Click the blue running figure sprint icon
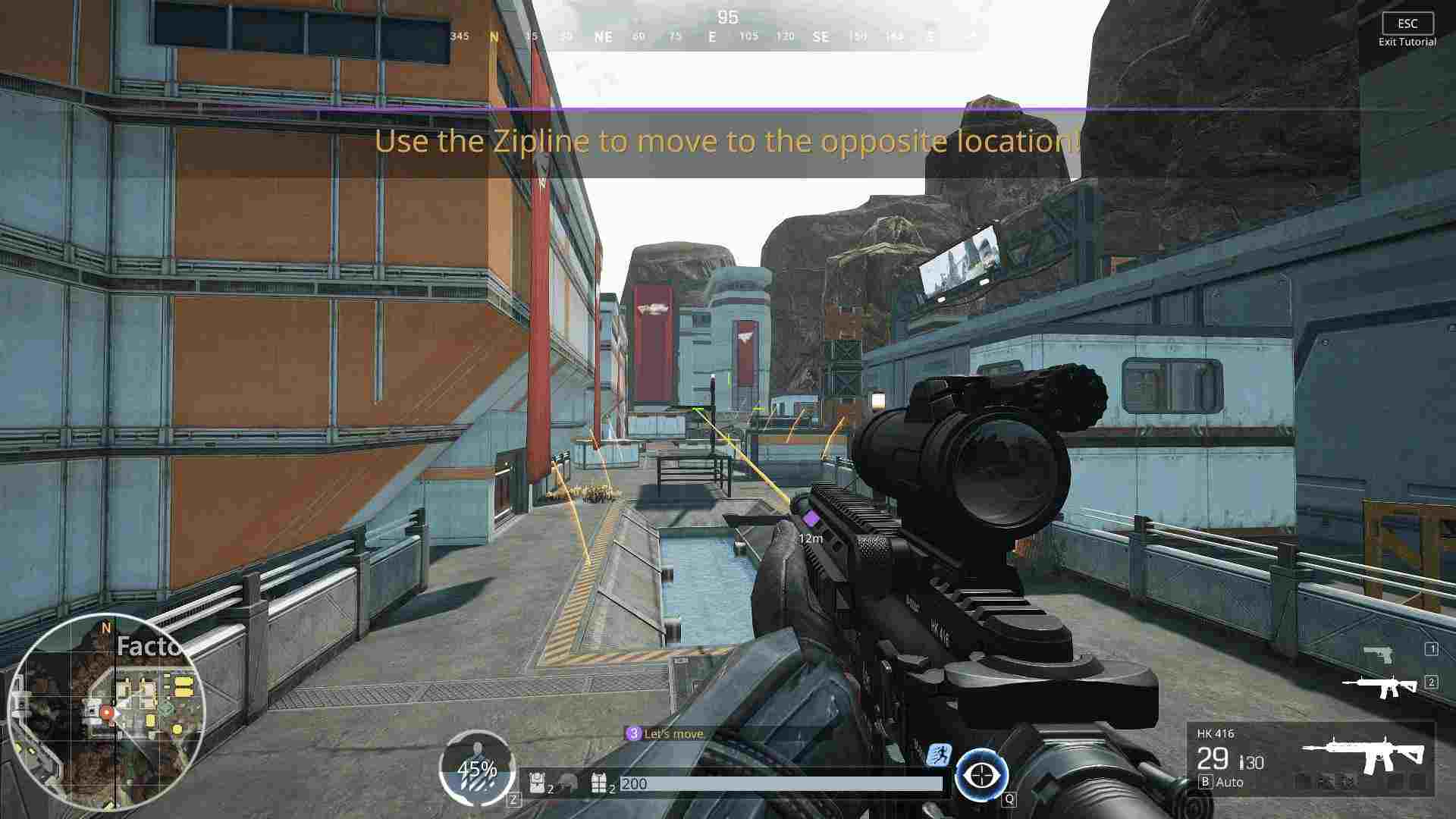Screen dimensions: 1456x819 pos(939,755)
